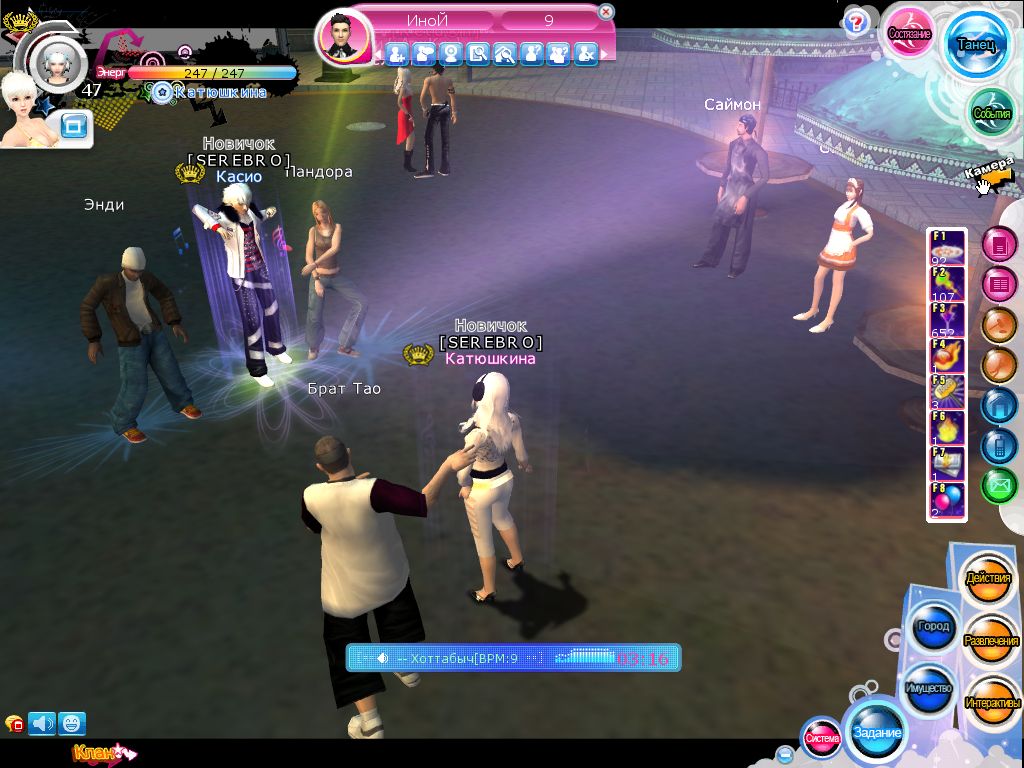Open the Действия actions menu
The width and height of the screenshot is (1024, 768).
pyautogui.click(x=988, y=579)
